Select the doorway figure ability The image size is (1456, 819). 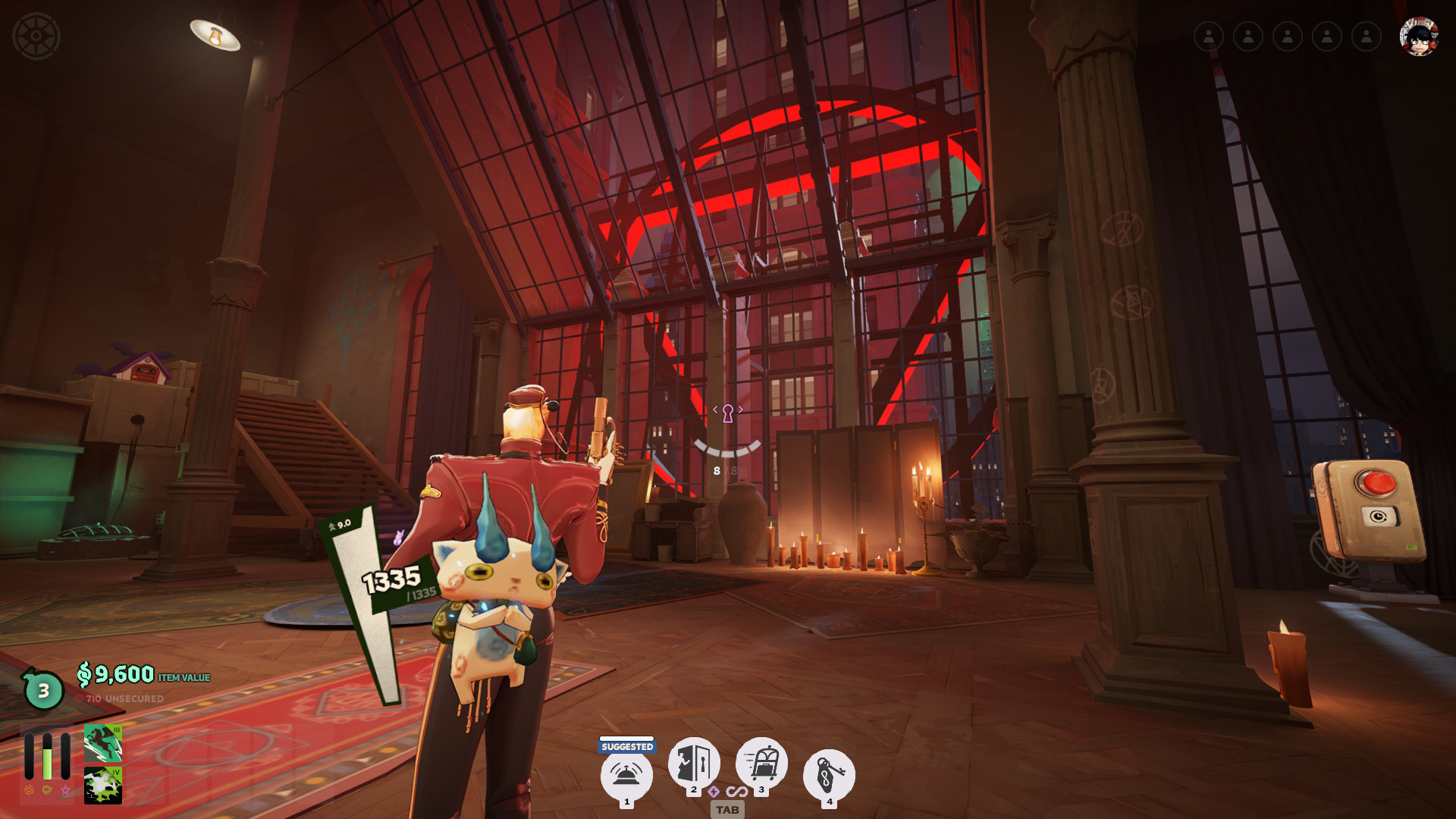pos(693,762)
